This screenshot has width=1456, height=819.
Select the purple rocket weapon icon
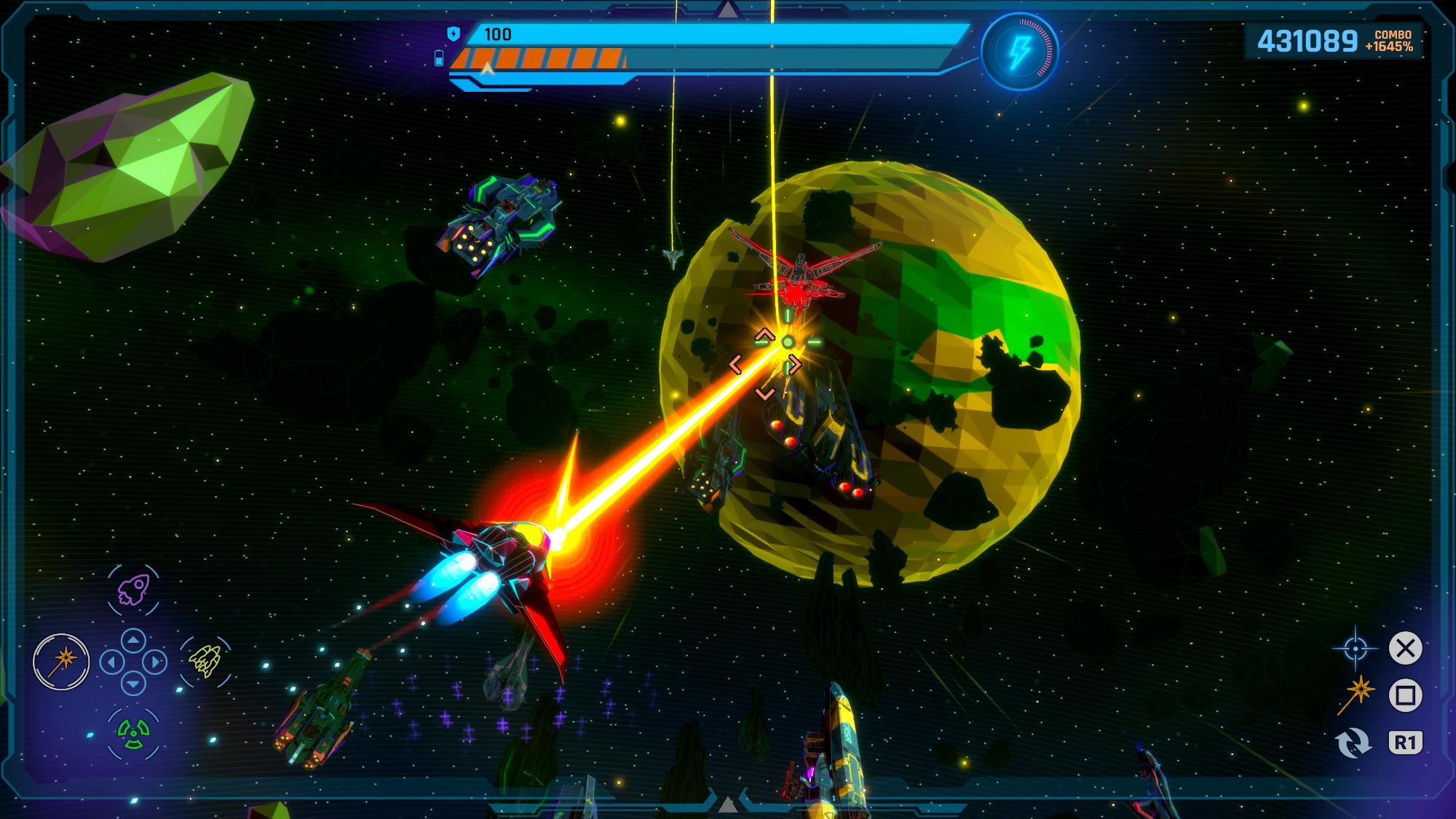point(134,590)
